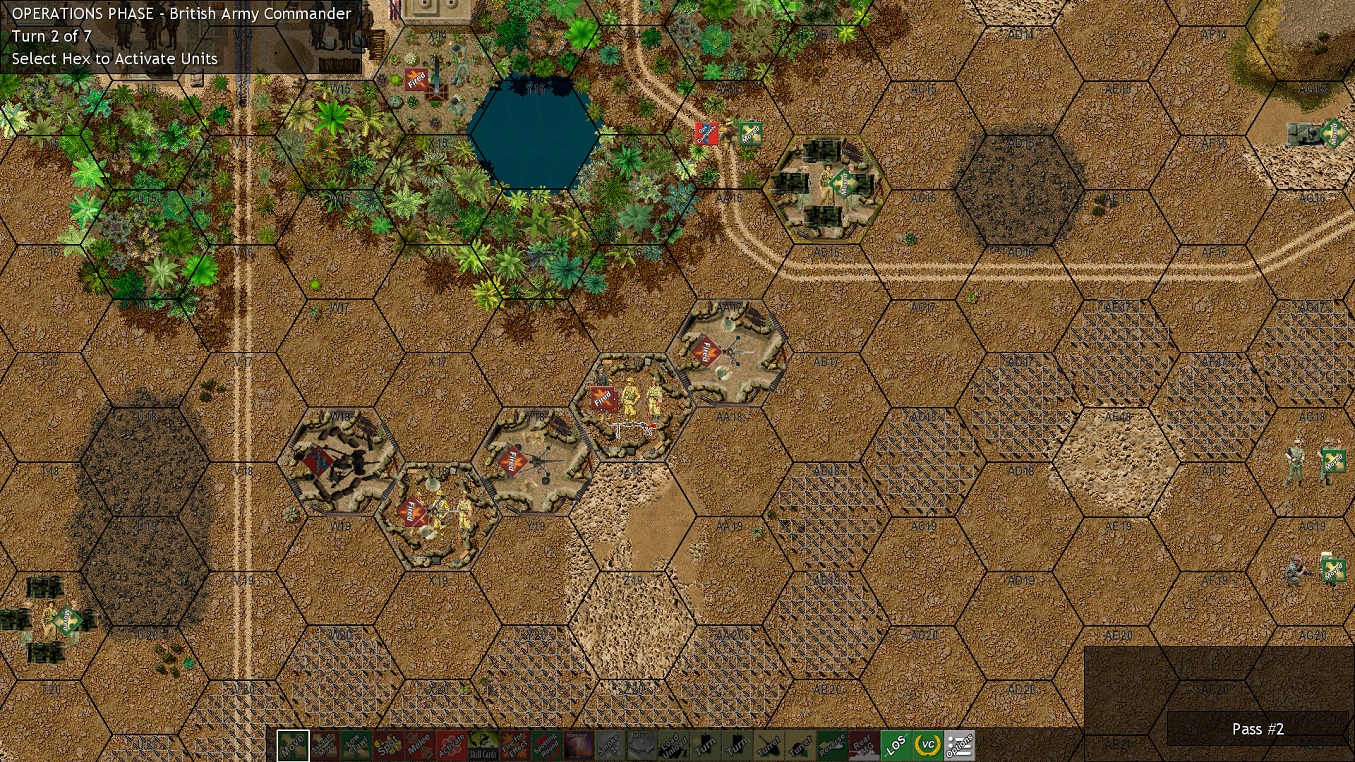Select the Fire for Effect icon
The width and height of the screenshot is (1355, 762).
(x=513, y=745)
